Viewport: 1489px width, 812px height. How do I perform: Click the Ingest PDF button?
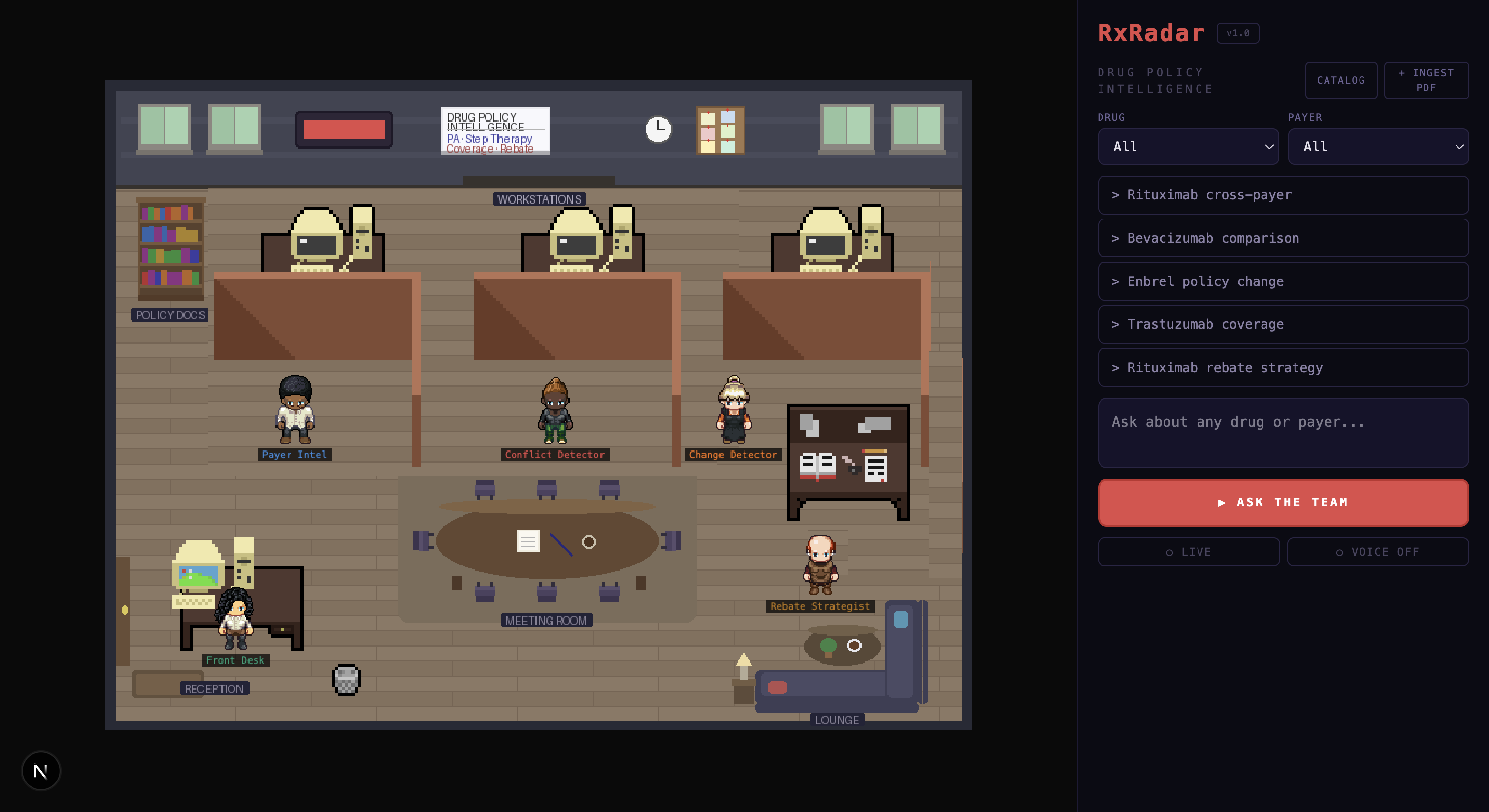(1425, 80)
